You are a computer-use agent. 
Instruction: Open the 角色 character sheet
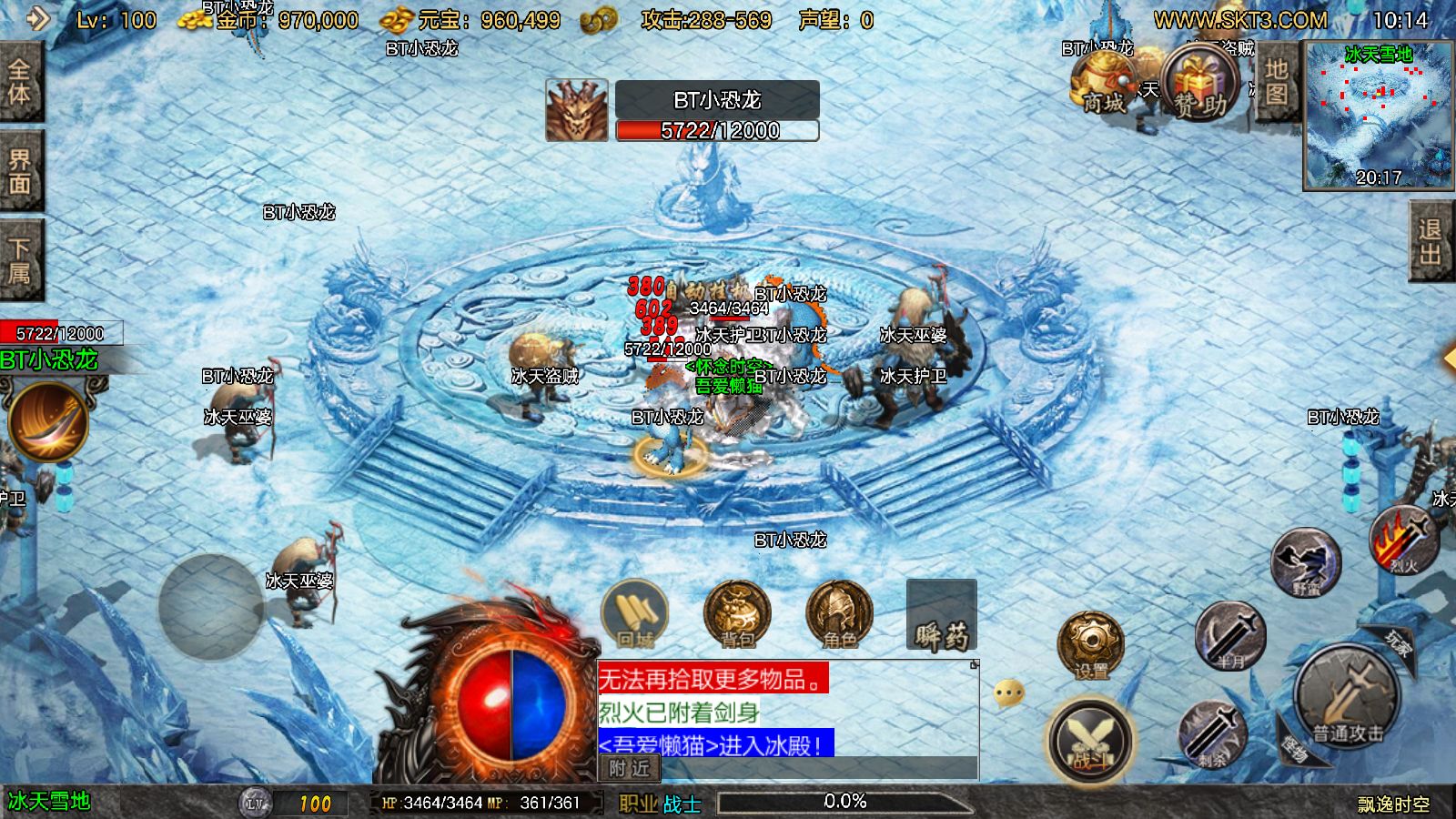click(839, 614)
